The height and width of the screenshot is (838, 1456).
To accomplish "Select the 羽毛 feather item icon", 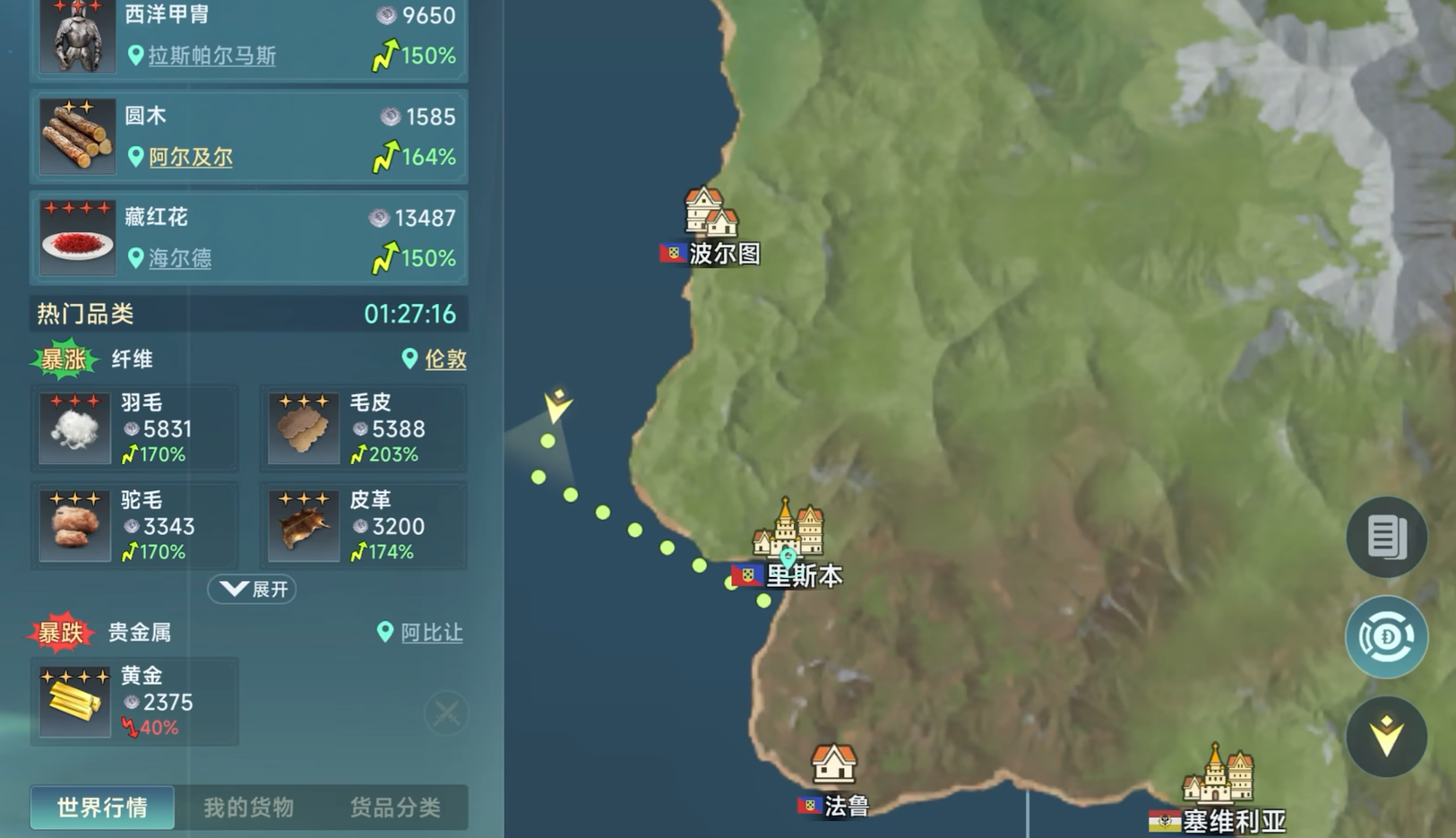I will click(75, 428).
